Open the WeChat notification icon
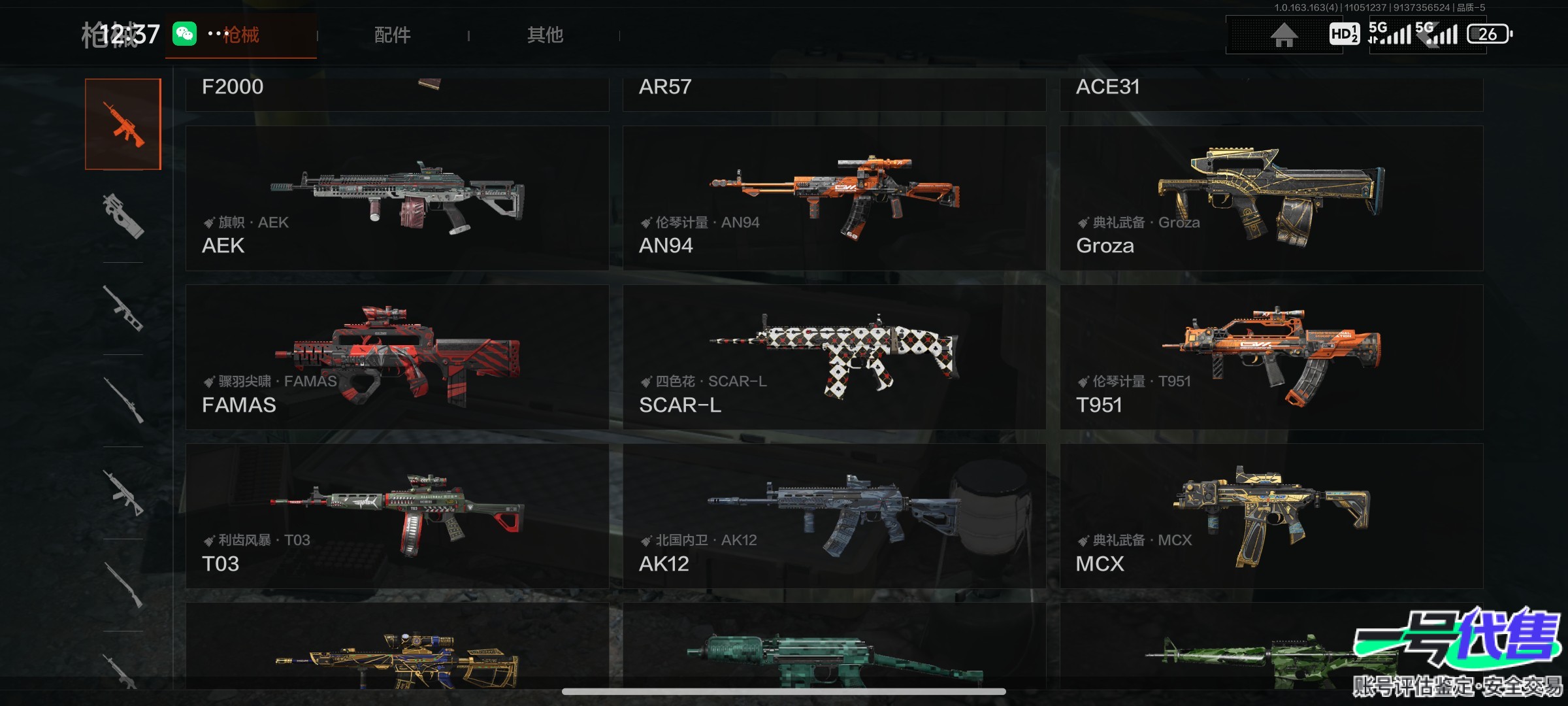 tap(184, 33)
